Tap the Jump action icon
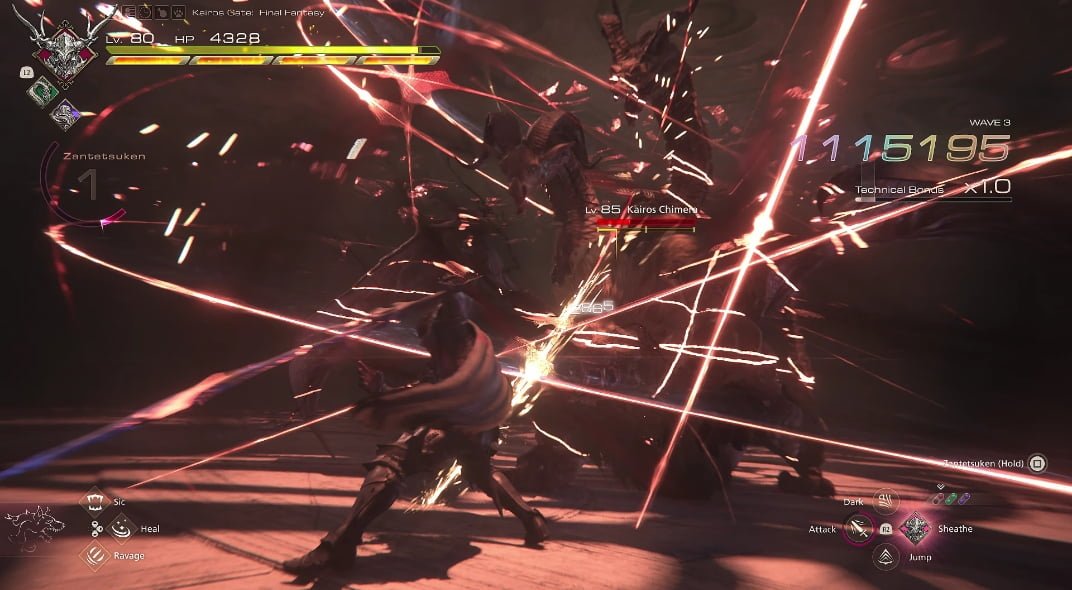 pyautogui.click(x=885, y=557)
